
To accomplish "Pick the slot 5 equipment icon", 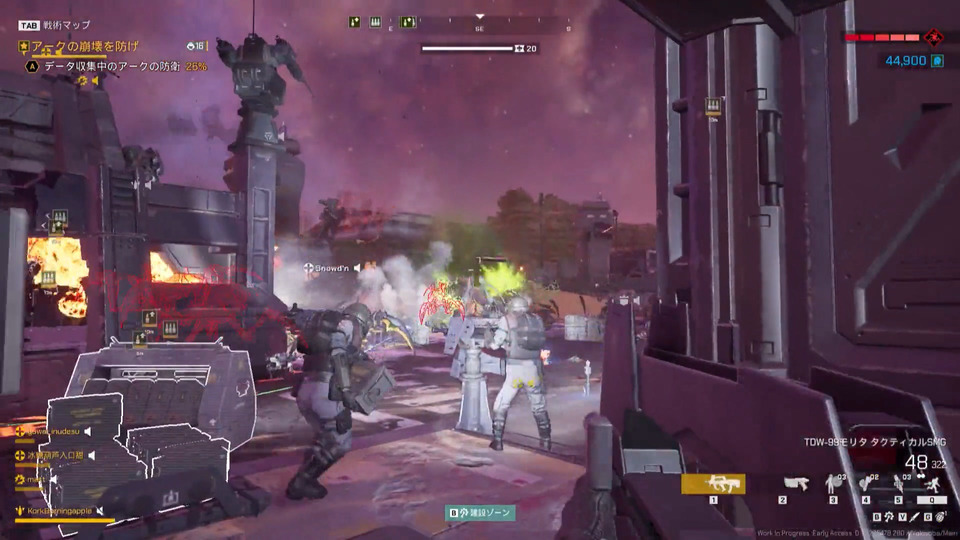I will 898,484.
